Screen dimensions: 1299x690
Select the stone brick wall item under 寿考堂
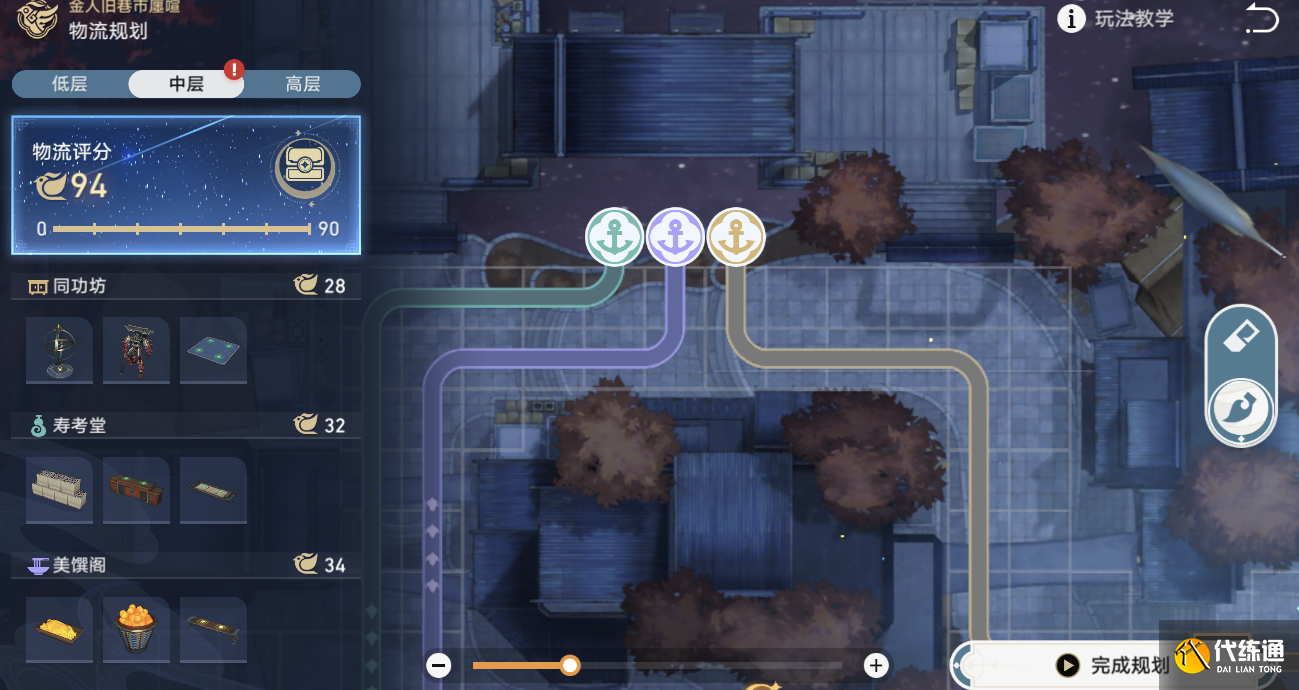59,490
